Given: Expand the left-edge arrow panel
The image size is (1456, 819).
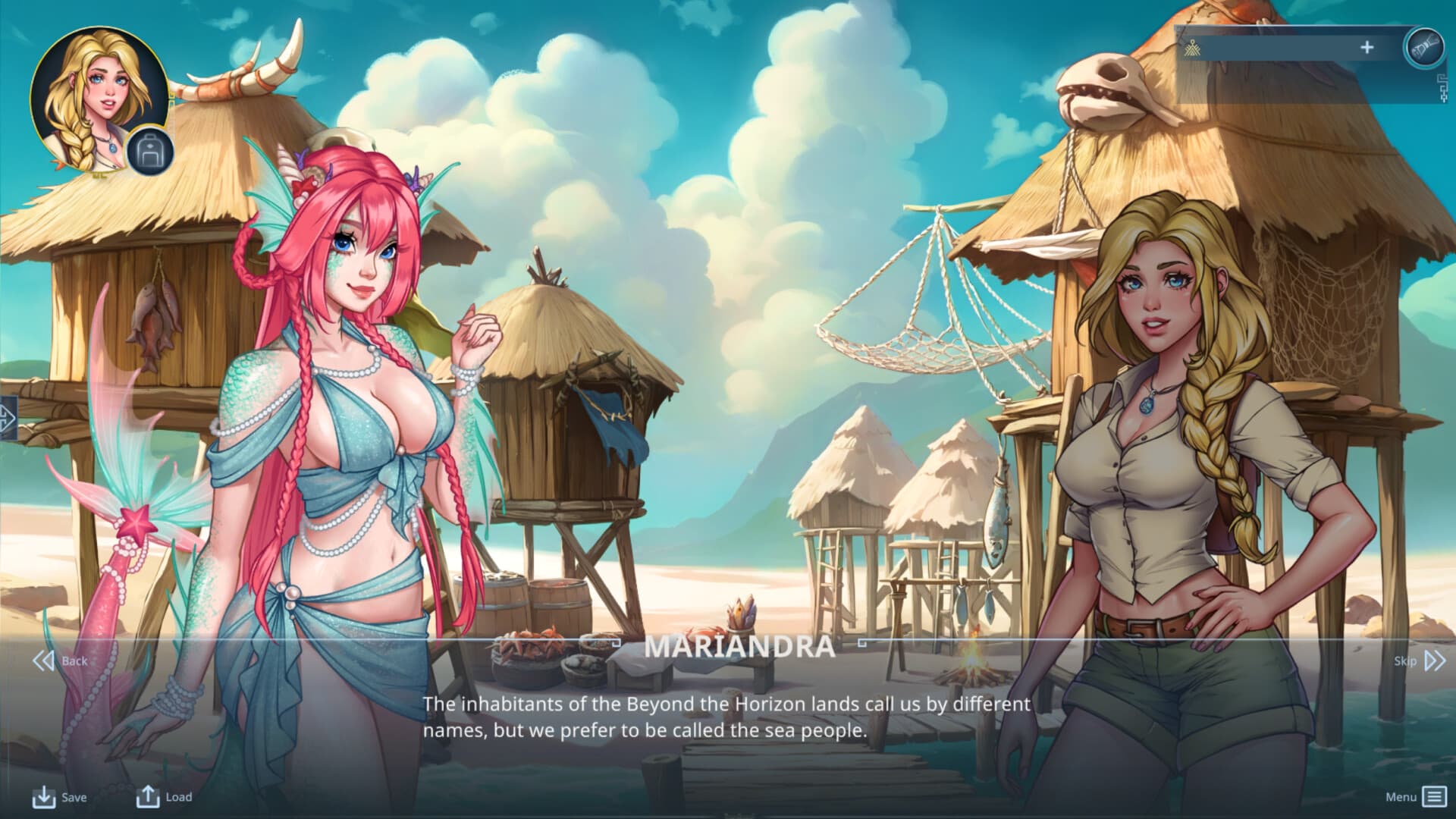Looking at the screenshot, I should [7, 417].
